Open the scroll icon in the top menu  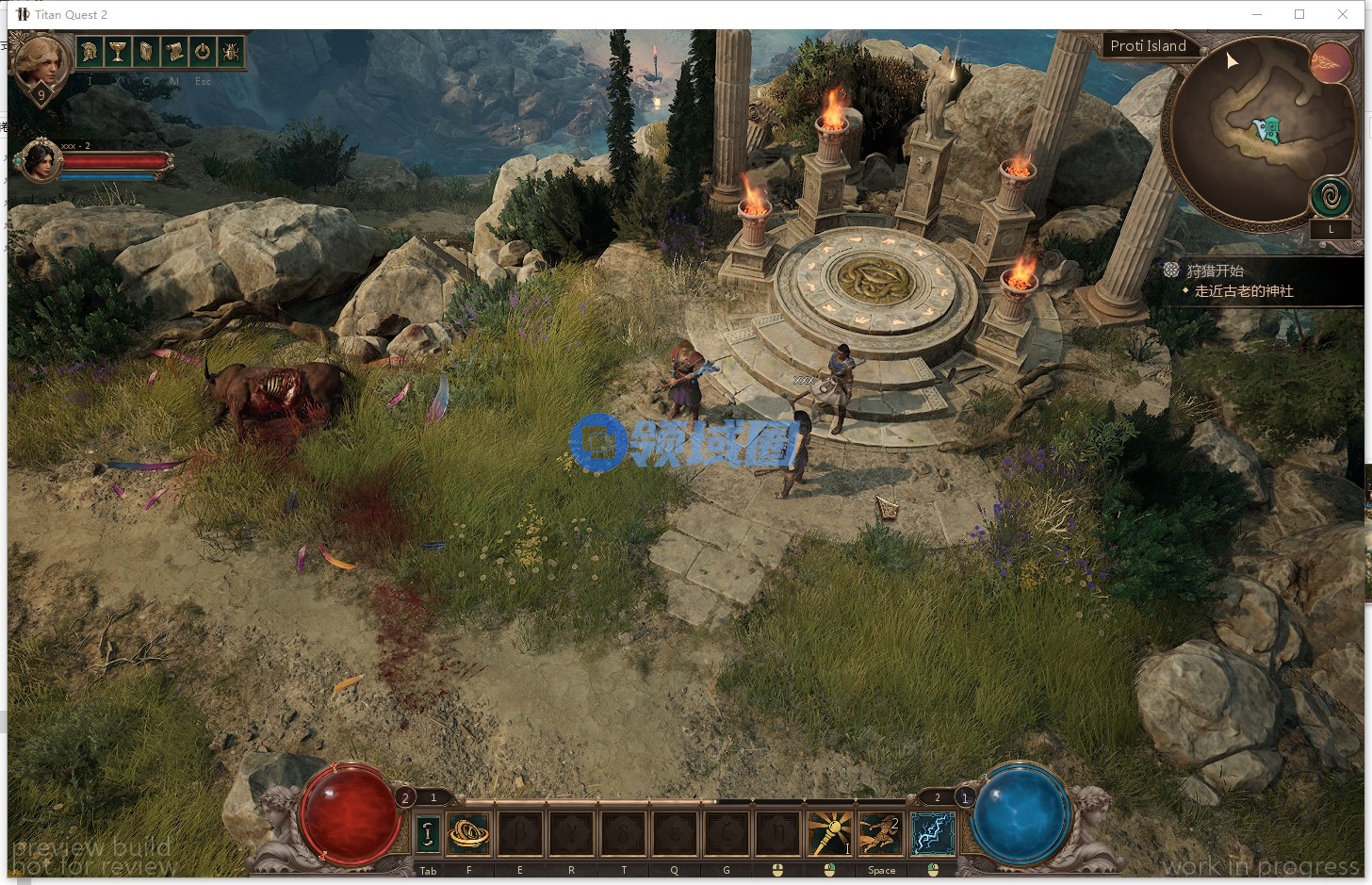click(174, 52)
